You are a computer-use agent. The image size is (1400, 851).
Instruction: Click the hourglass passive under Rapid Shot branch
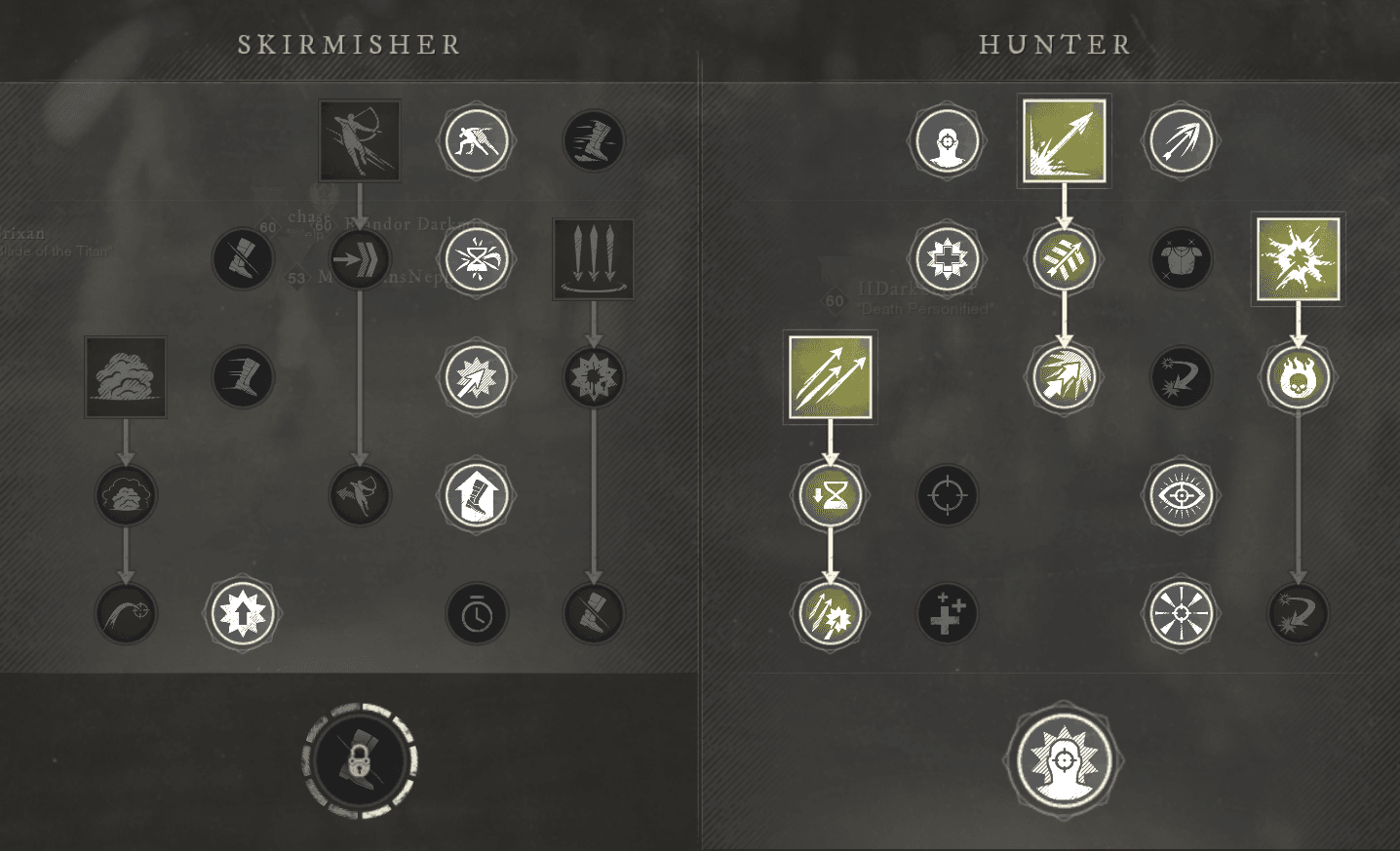829,494
